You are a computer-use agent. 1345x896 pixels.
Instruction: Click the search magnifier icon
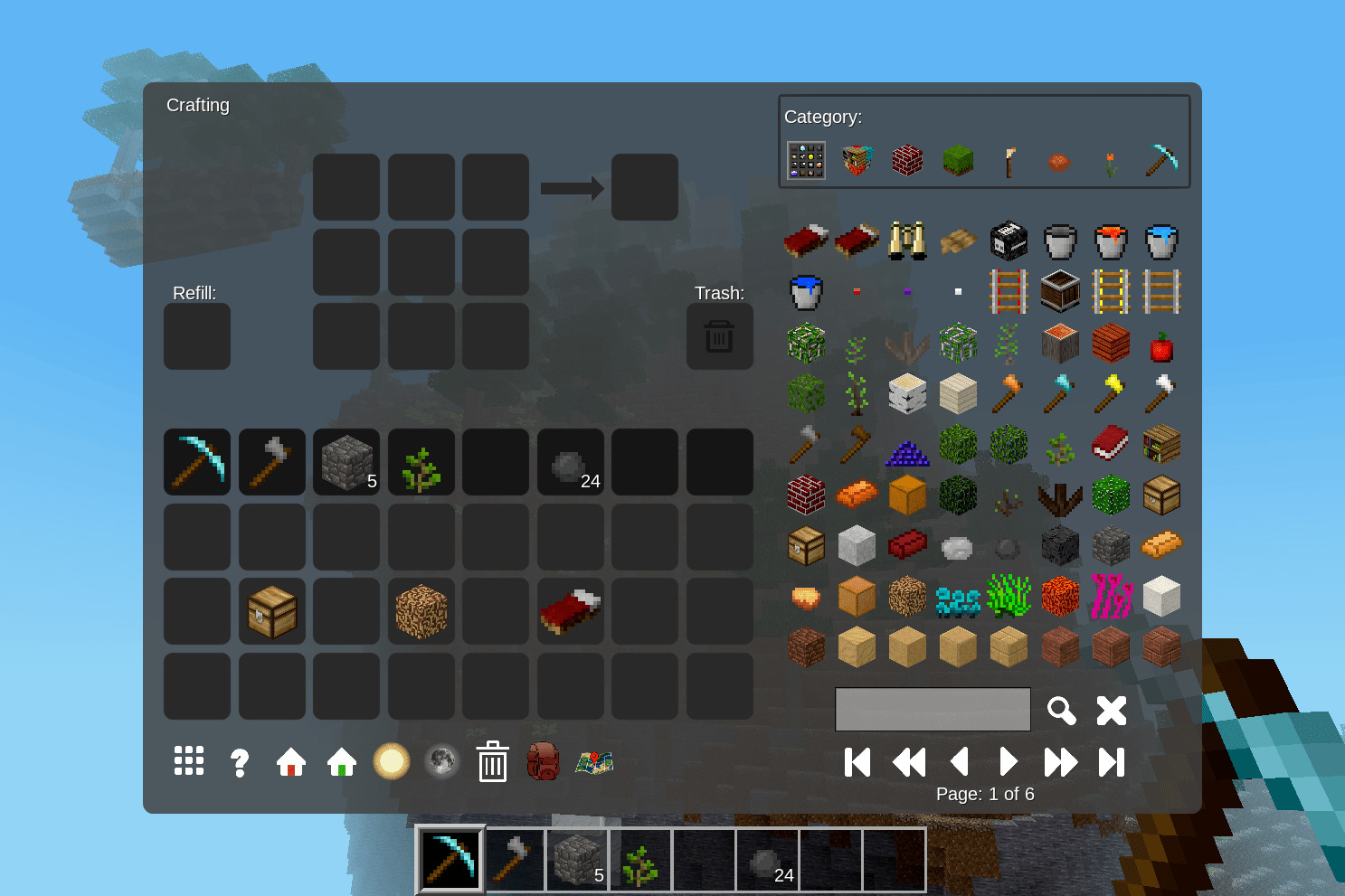click(1061, 710)
